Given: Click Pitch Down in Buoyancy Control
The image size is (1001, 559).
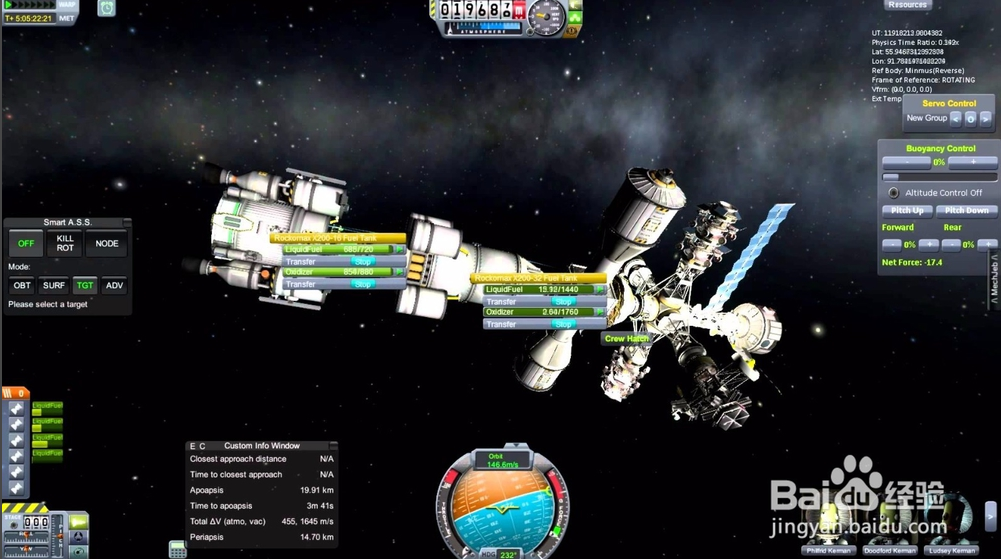Looking at the screenshot, I should tap(967, 211).
